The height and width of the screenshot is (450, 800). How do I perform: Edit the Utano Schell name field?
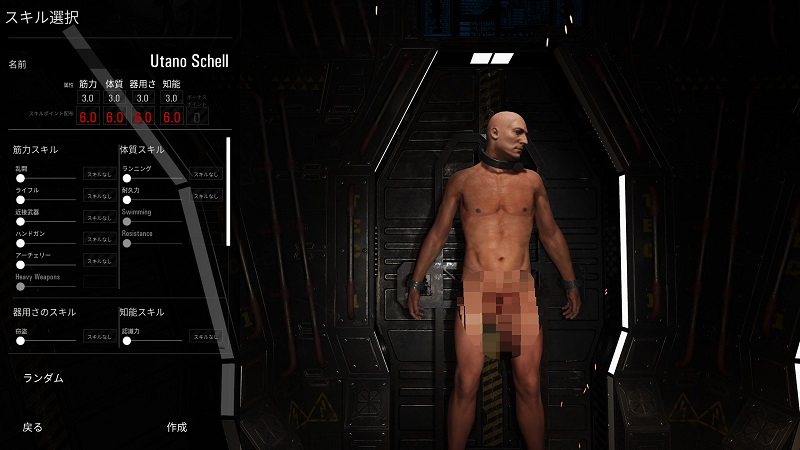[x=189, y=63]
